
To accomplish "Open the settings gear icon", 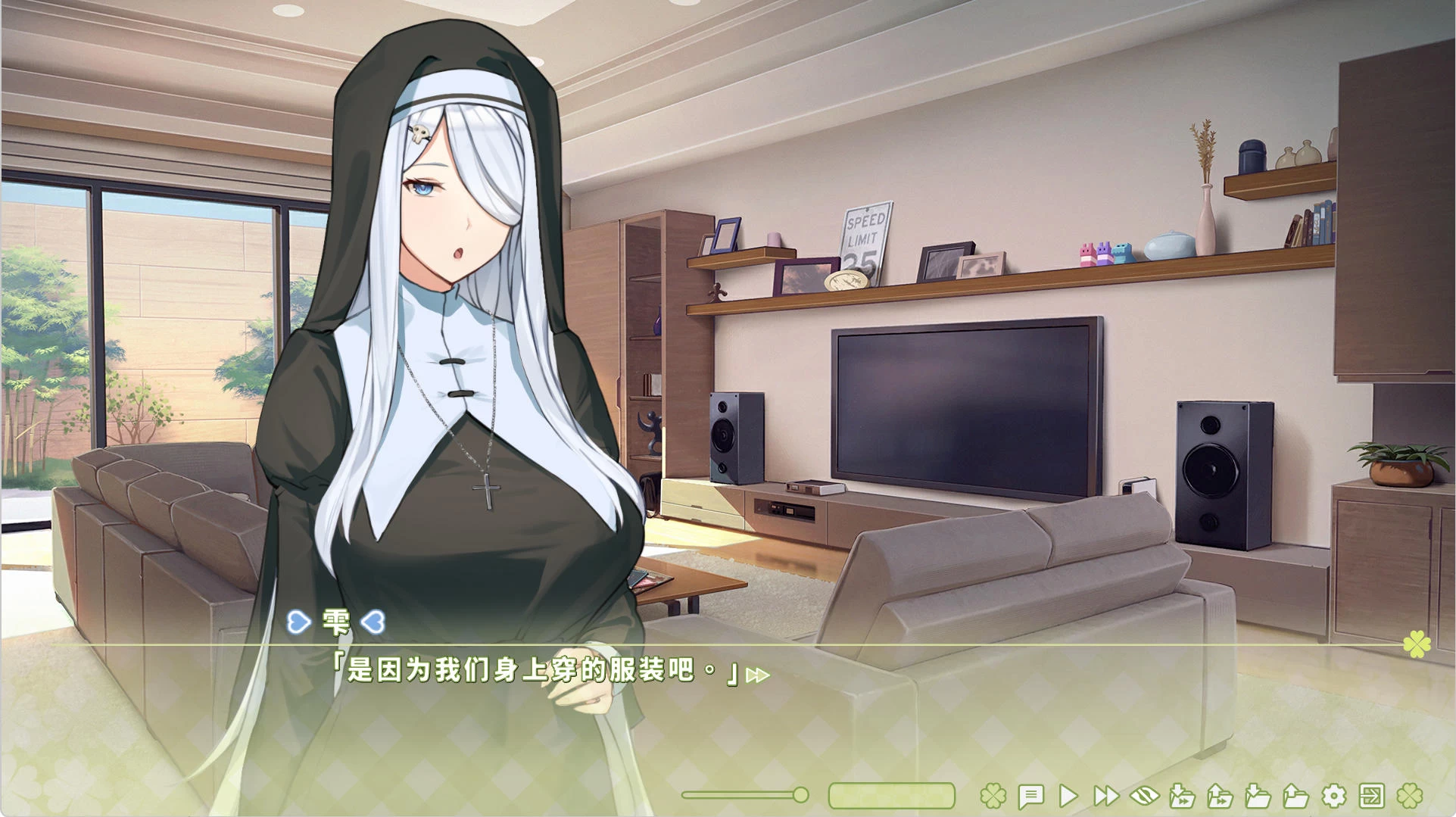I will point(1333,796).
